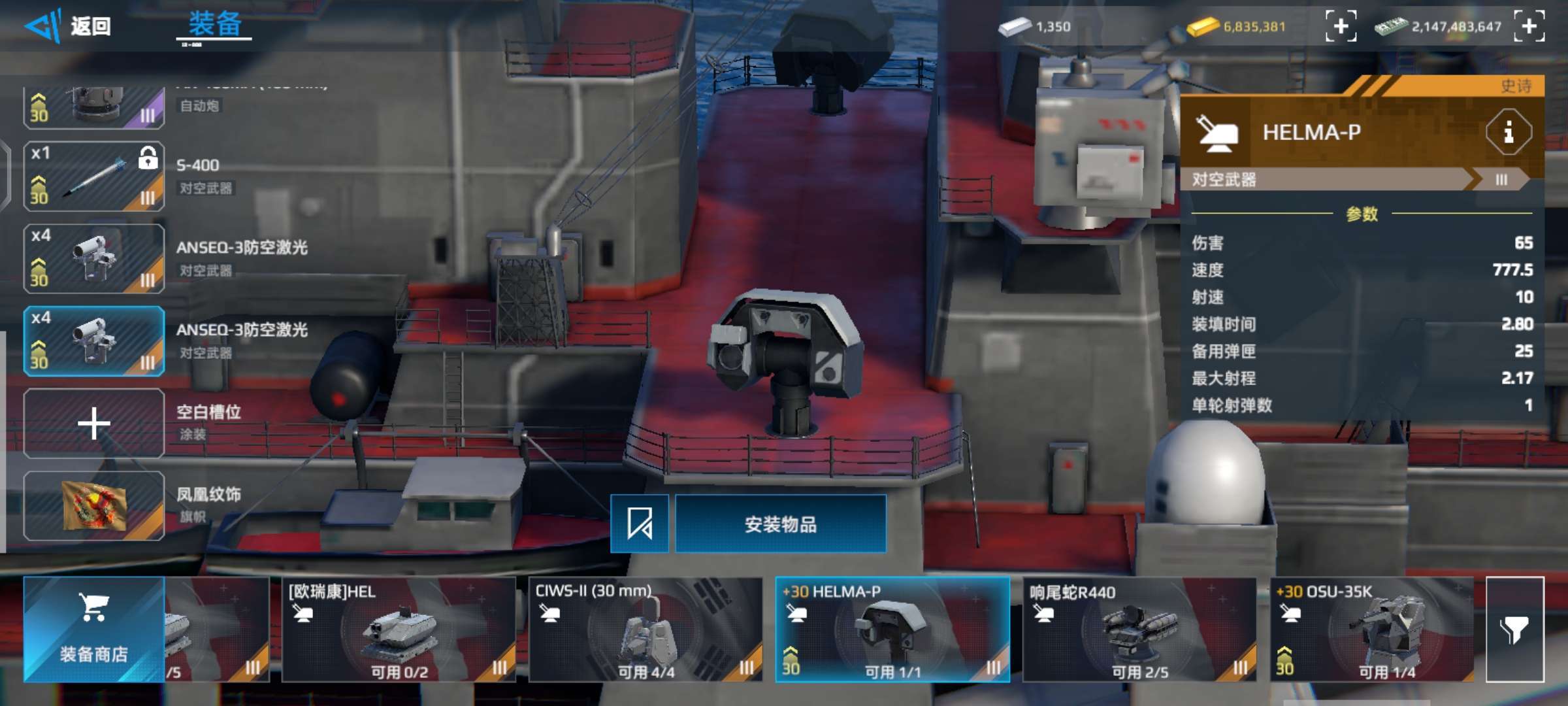
Task: Add more dollars with its plus button
Action: tap(1529, 27)
